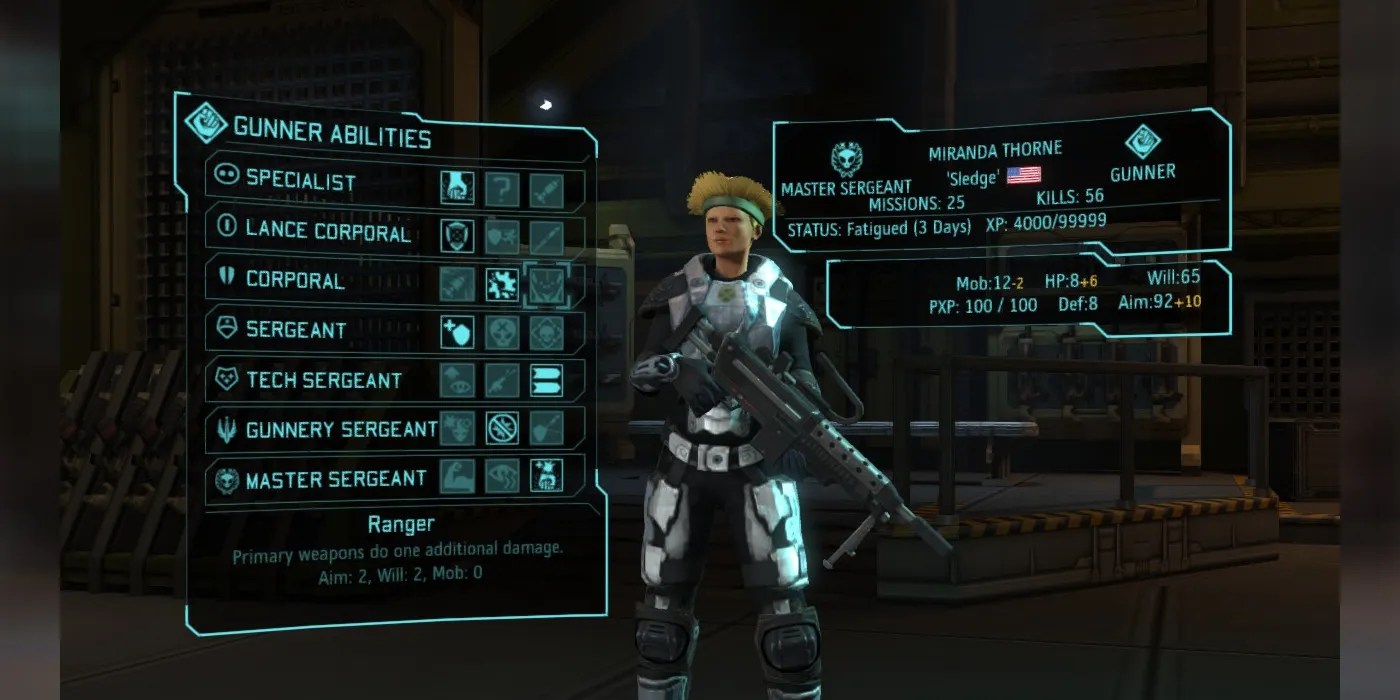Screen dimensions: 1400x700
Task: Select the flexed arm ability for Master Sergeant
Action: 457,476
